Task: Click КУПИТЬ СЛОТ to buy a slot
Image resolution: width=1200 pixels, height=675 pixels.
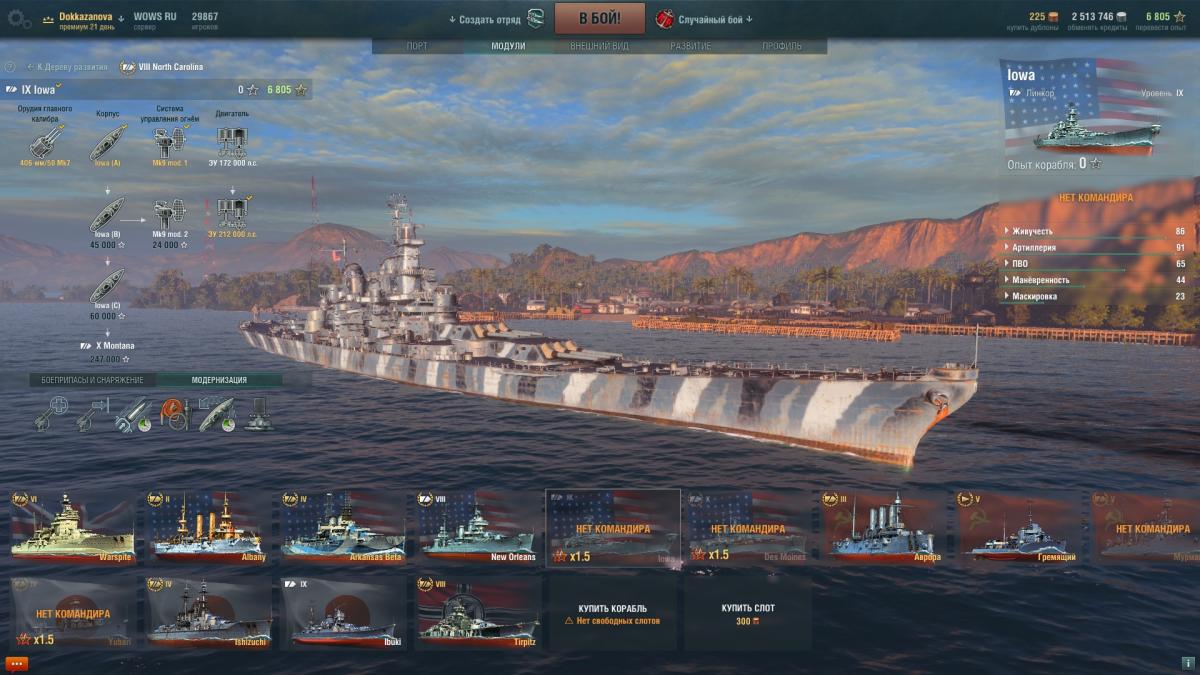Action: pyautogui.click(x=748, y=613)
